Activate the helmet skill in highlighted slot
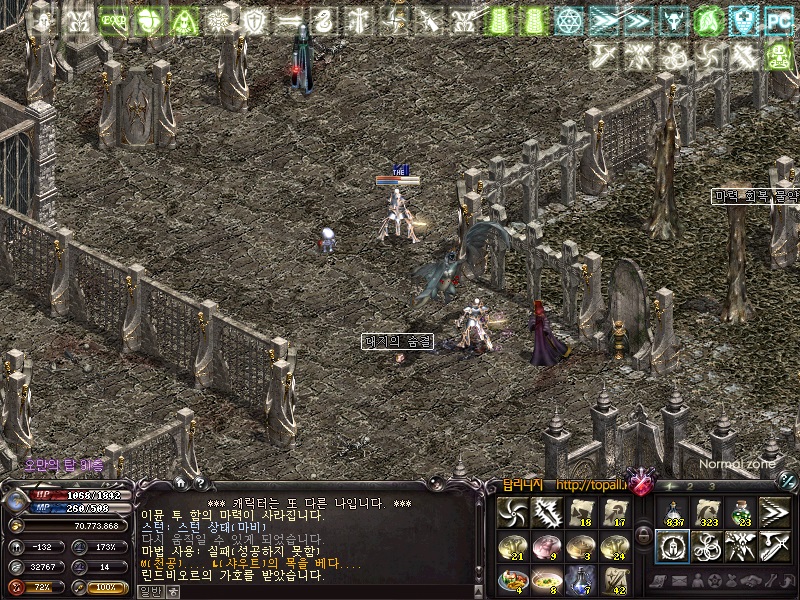This screenshot has width=800, height=600. click(x=672, y=546)
